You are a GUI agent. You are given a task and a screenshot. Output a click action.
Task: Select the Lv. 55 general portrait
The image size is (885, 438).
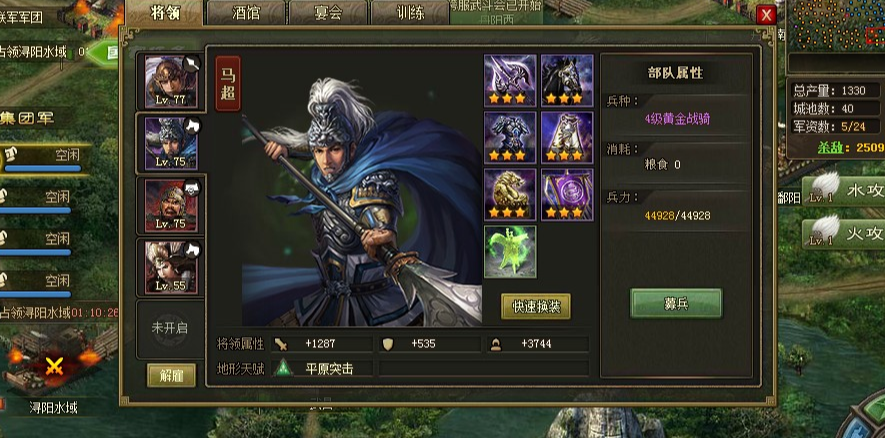(171, 267)
